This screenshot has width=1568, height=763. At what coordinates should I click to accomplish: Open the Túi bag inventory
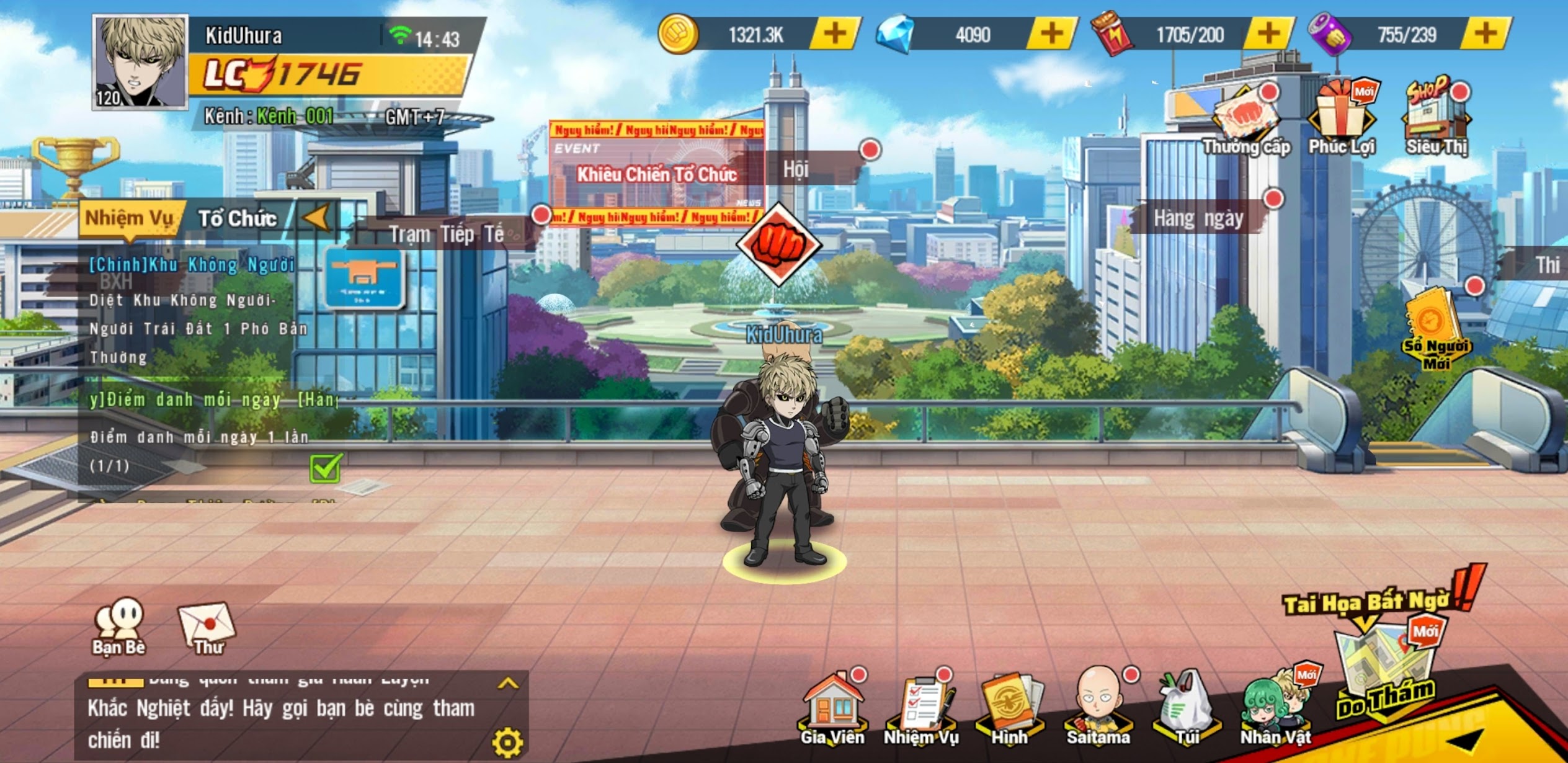(1187, 707)
